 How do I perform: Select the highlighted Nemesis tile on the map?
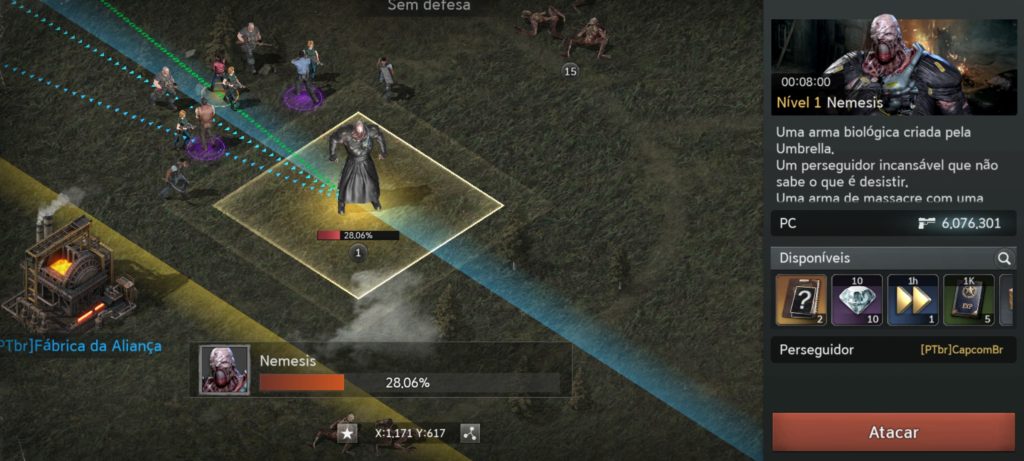tap(358, 205)
